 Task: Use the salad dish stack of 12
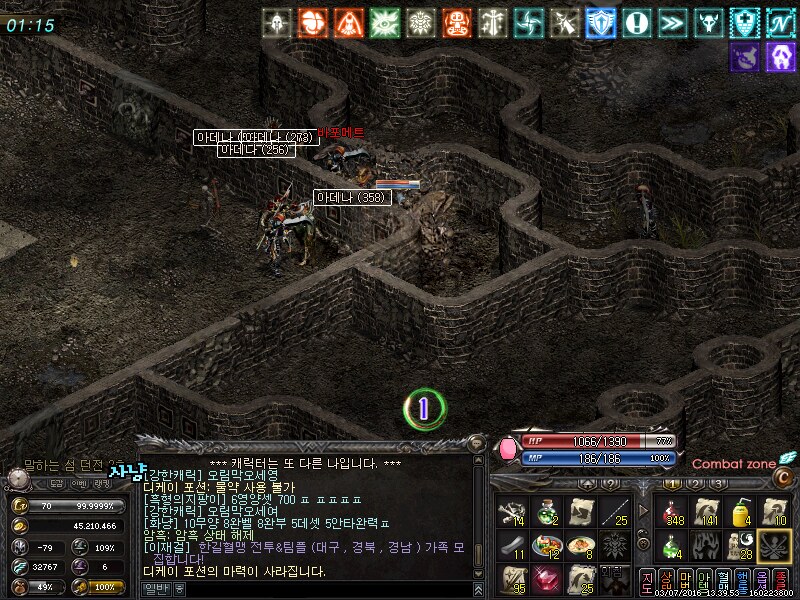pyautogui.click(x=547, y=545)
